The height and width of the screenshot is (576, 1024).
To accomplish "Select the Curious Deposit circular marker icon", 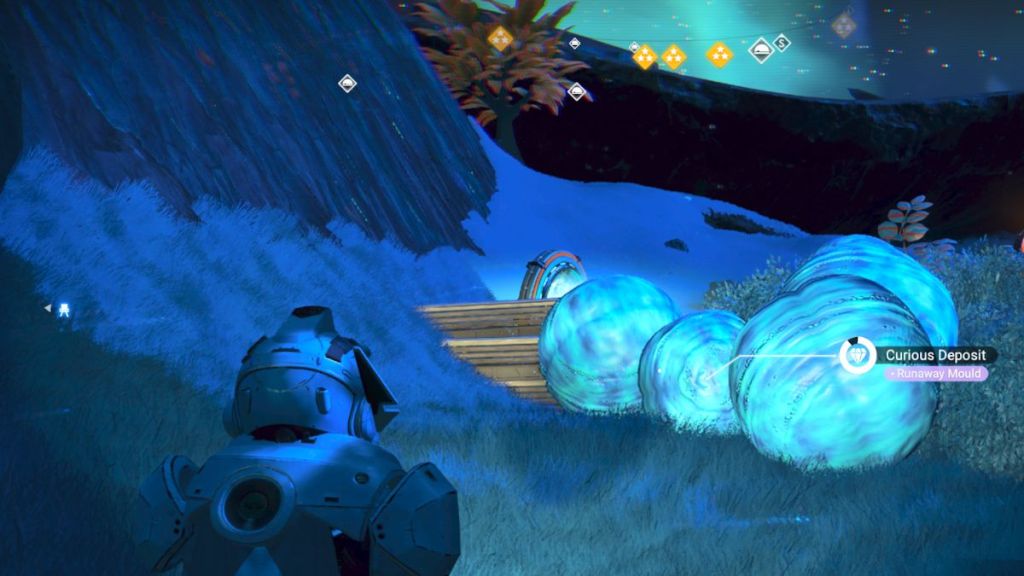I will tap(857, 355).
